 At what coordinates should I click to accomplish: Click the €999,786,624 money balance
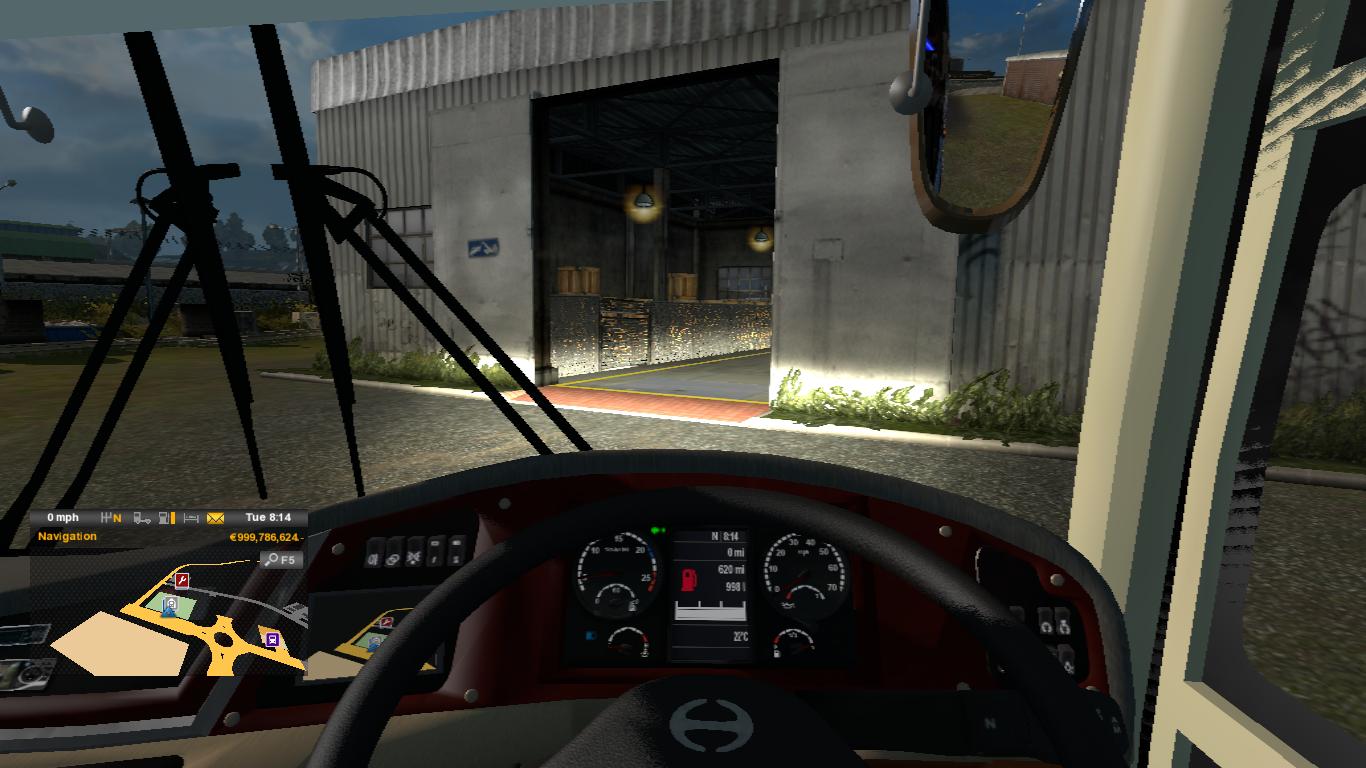(268, 537)
